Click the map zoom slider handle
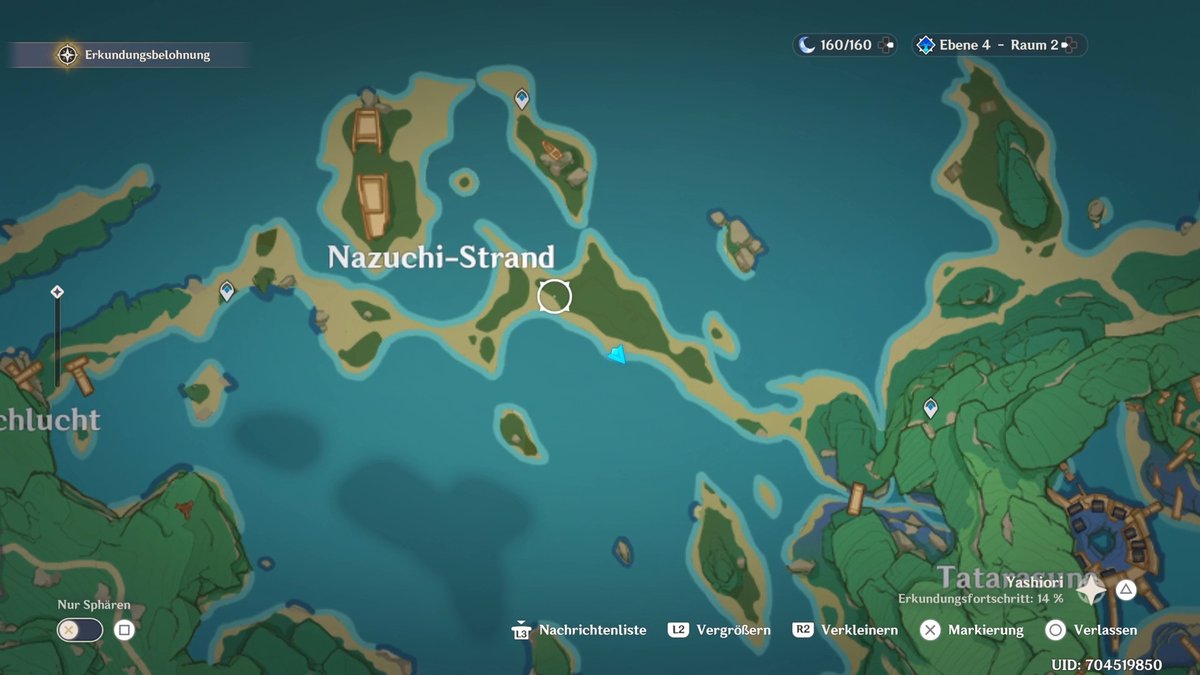The width and height of the screenshot is (1200, 675). pos(57,292)
